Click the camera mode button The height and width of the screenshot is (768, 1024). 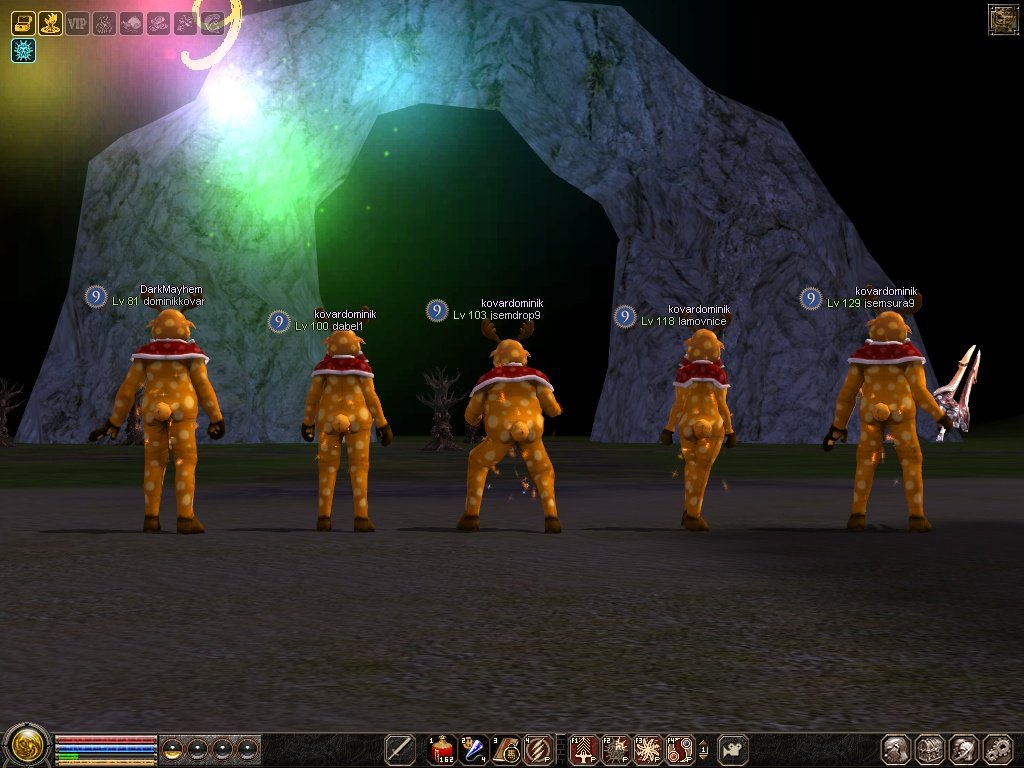click(733, 749)
